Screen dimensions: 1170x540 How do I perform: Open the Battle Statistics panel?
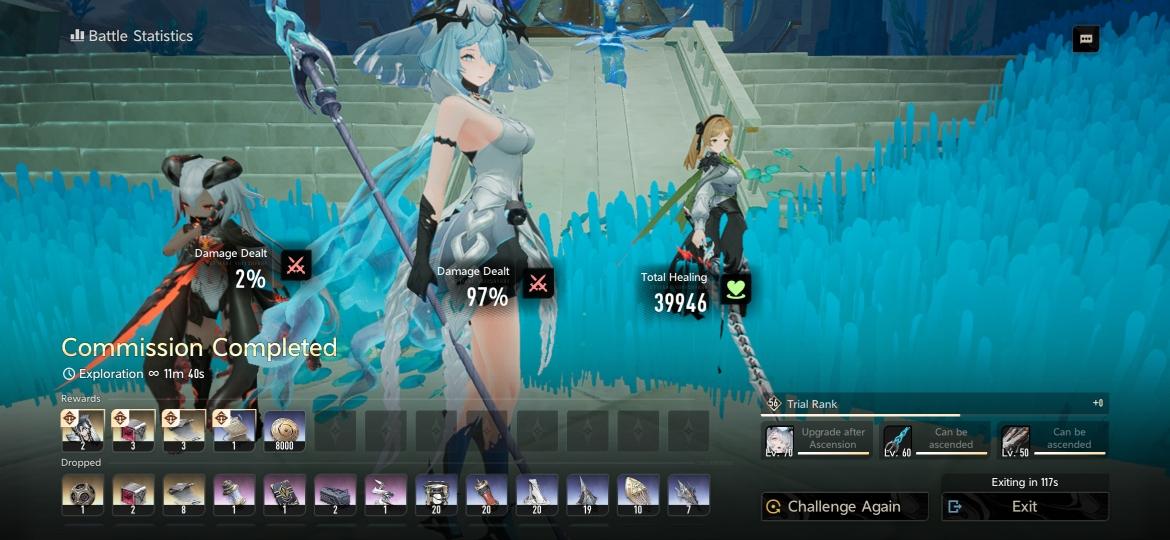coord(131,36)
